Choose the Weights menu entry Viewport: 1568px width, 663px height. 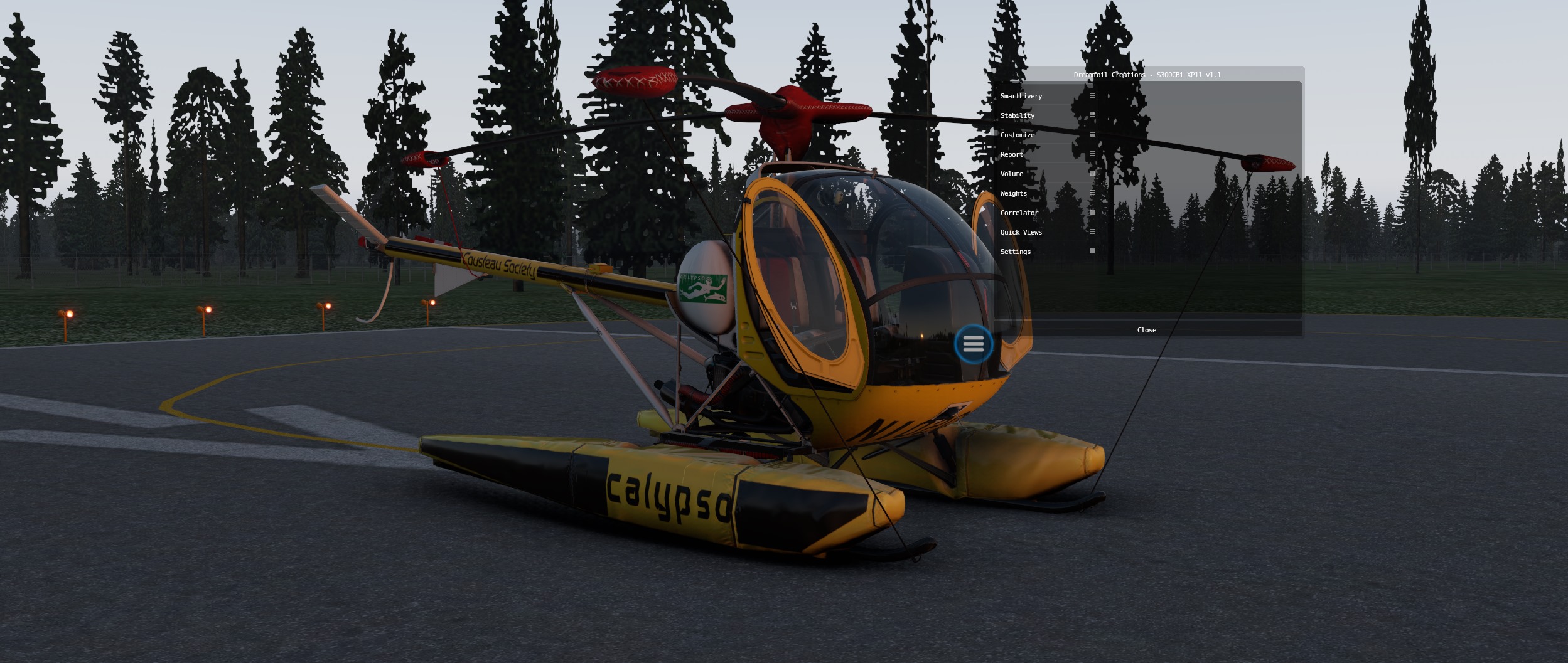coord(1014,193)
